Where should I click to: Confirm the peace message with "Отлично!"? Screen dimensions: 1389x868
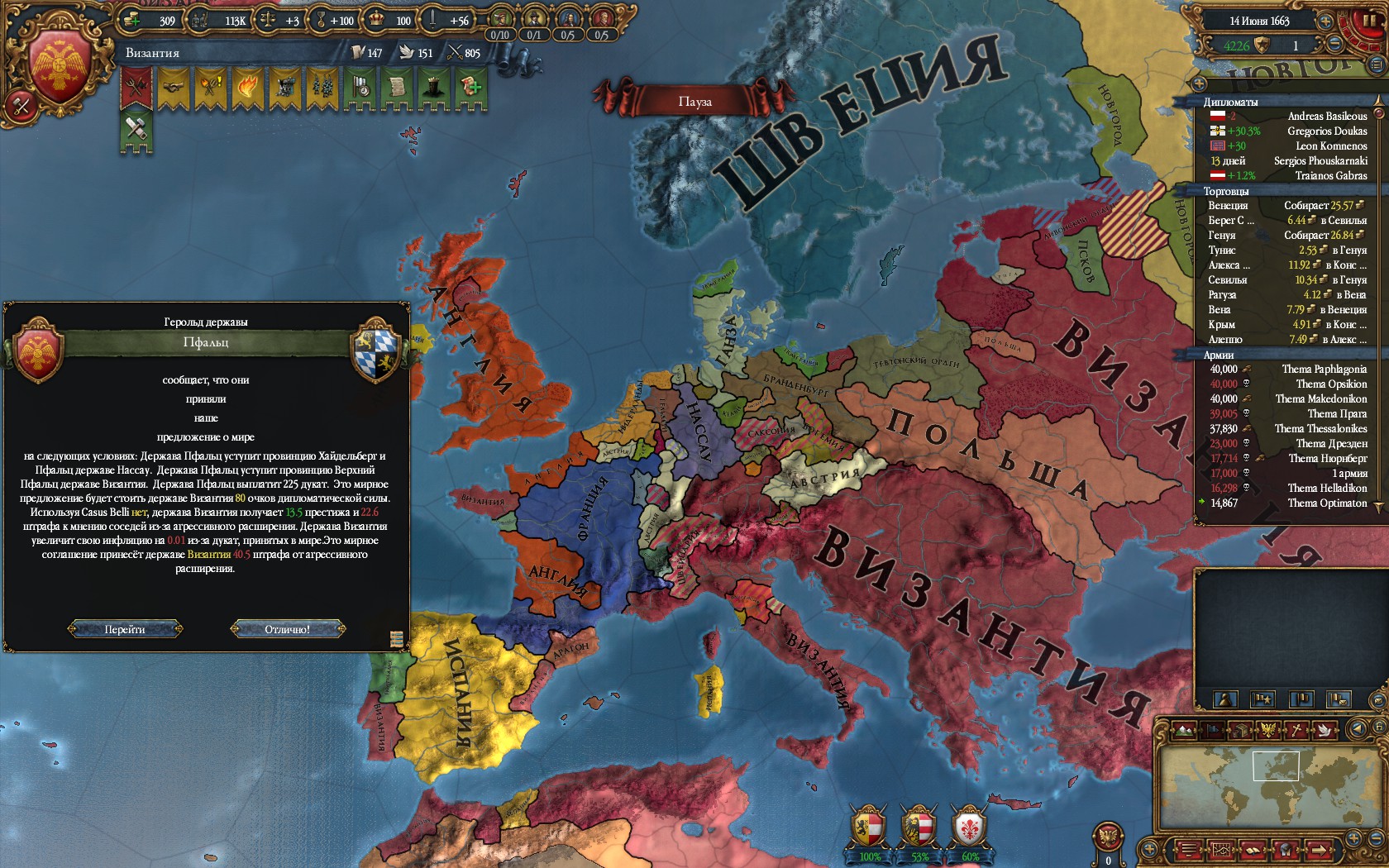(287, 630)
